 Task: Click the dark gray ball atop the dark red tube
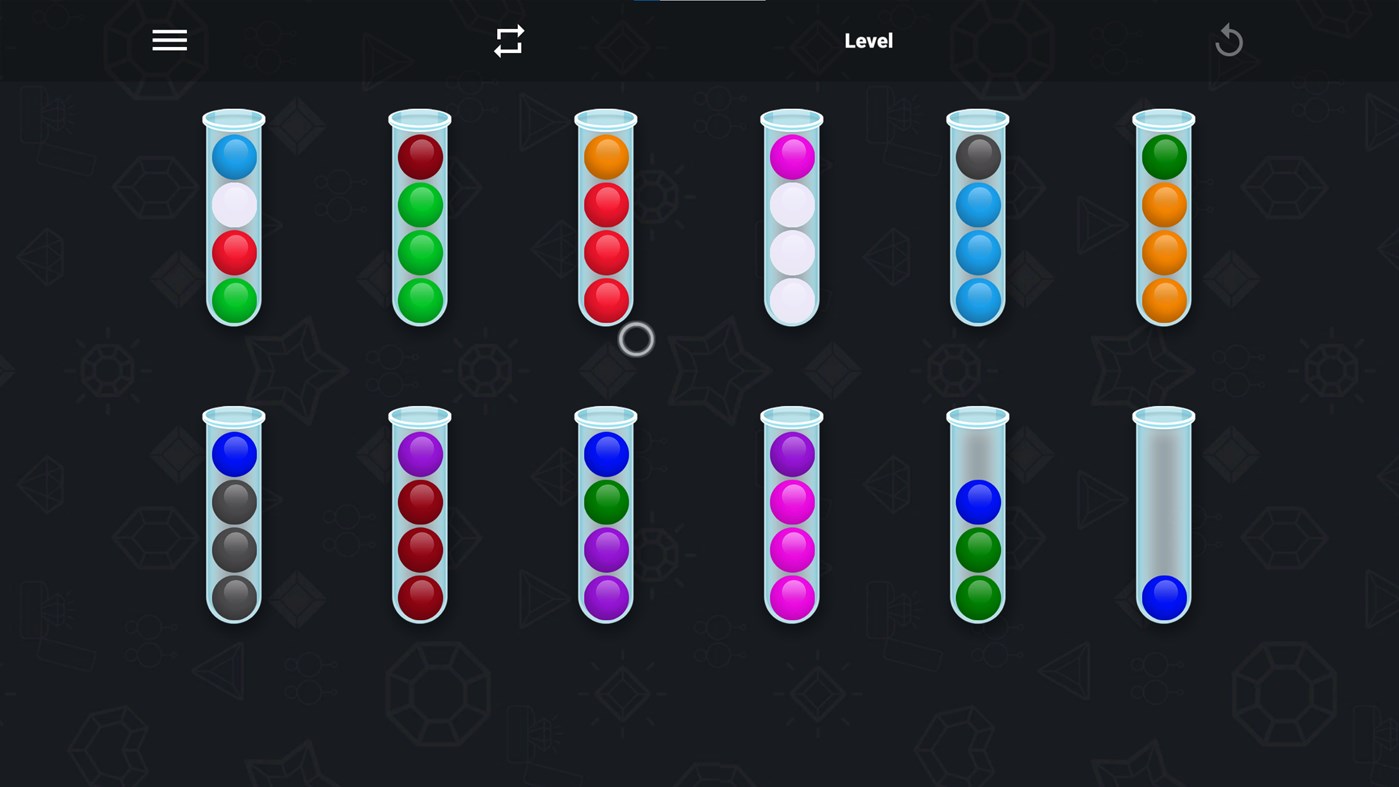[977, 157]
